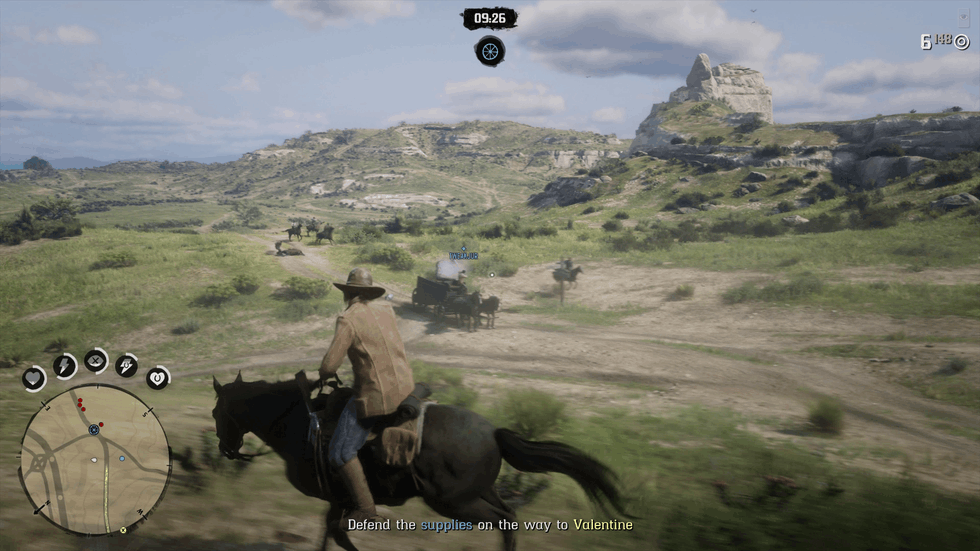
Task: Select the horse health core icon
Action: coord(158,378)
